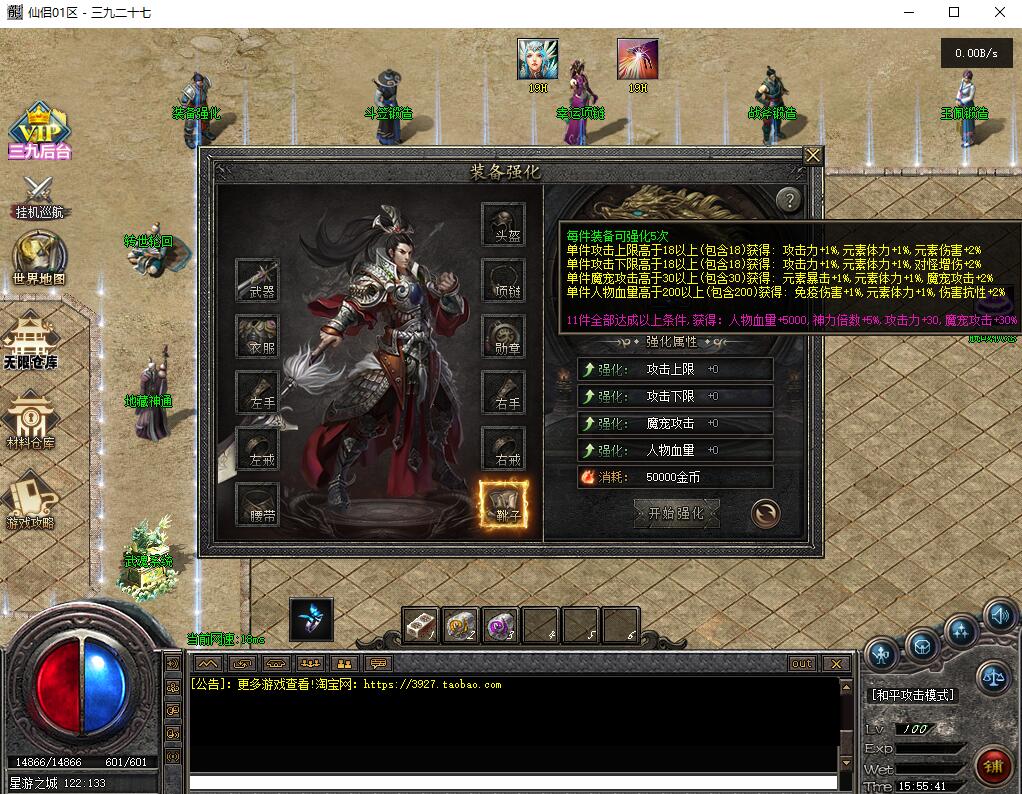Select the 武器 weapon equipment slot
The width and height of the screenshot is (1022, 794).
[x=256, y=280]
